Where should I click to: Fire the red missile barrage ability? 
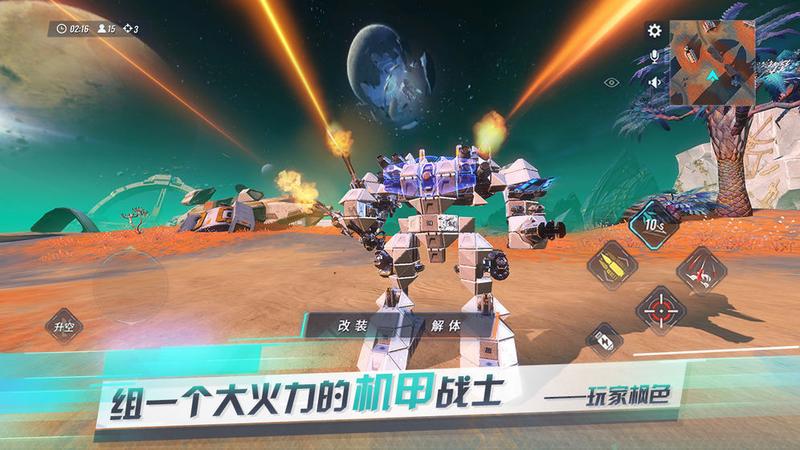point(700,268)
